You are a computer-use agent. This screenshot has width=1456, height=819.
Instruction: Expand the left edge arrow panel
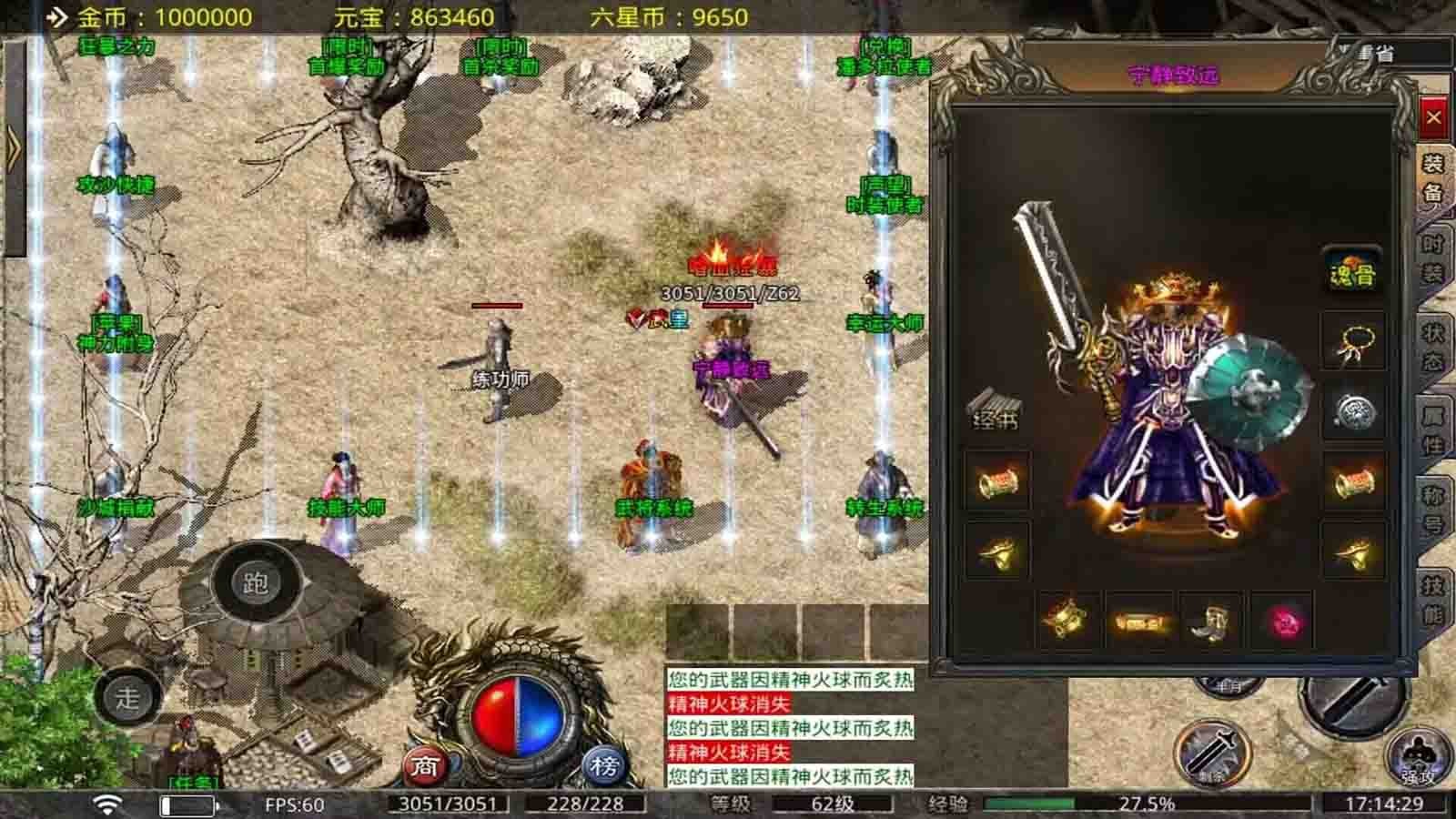pyautogui.click(x=13, y=147)
